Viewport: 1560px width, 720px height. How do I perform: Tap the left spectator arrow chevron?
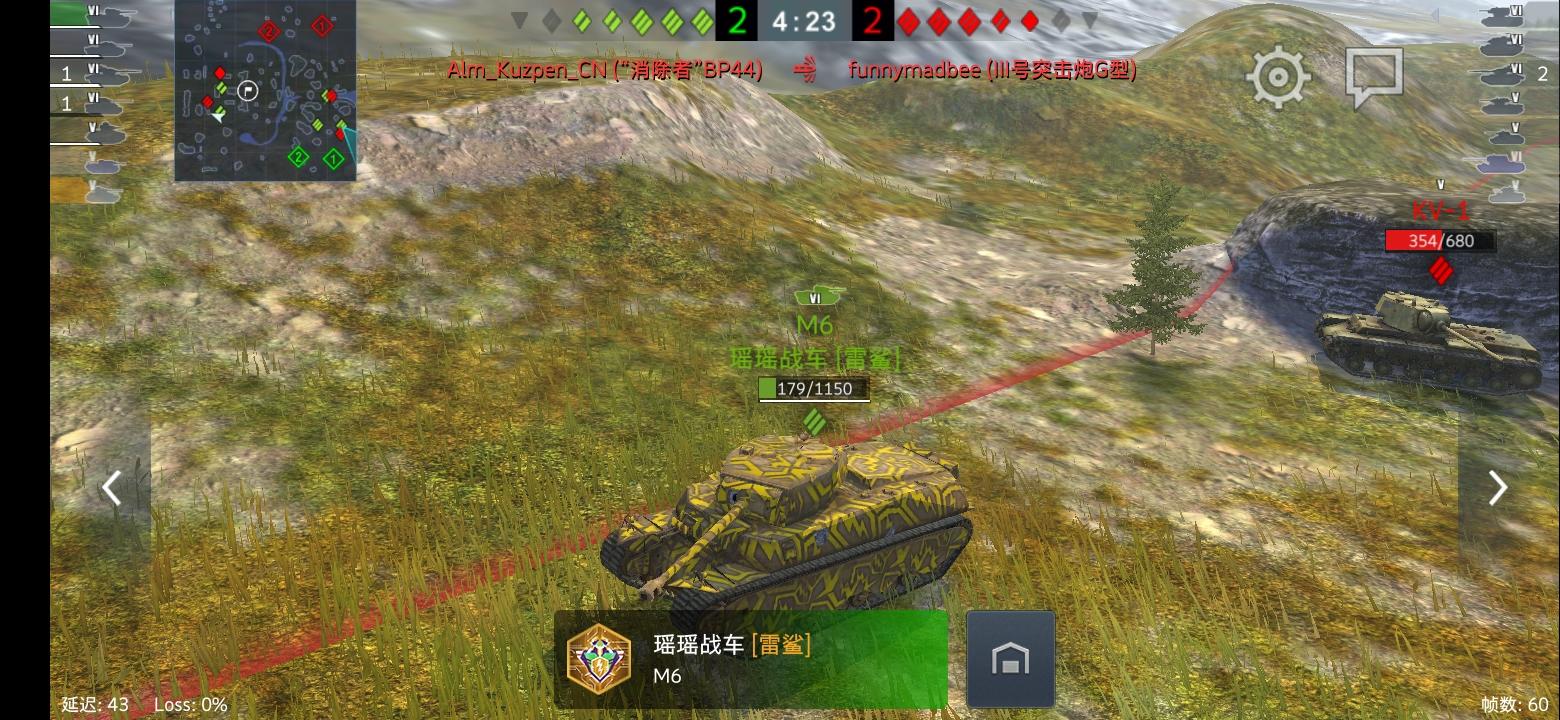point(110,487)
